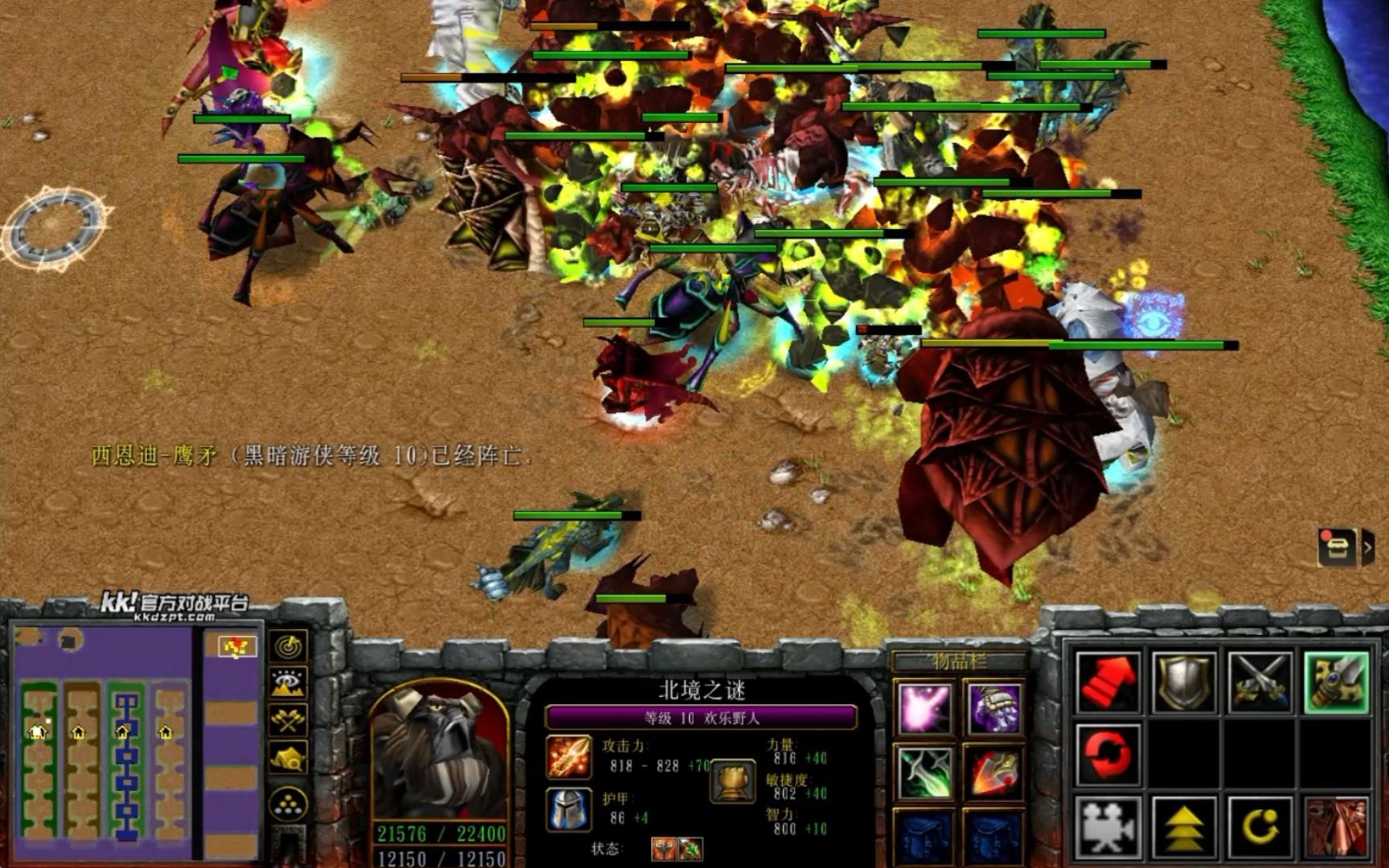Toggle ally color mode crossed-axes button
The width and height of the screenshot is (1389, 868).
(289, 719)
